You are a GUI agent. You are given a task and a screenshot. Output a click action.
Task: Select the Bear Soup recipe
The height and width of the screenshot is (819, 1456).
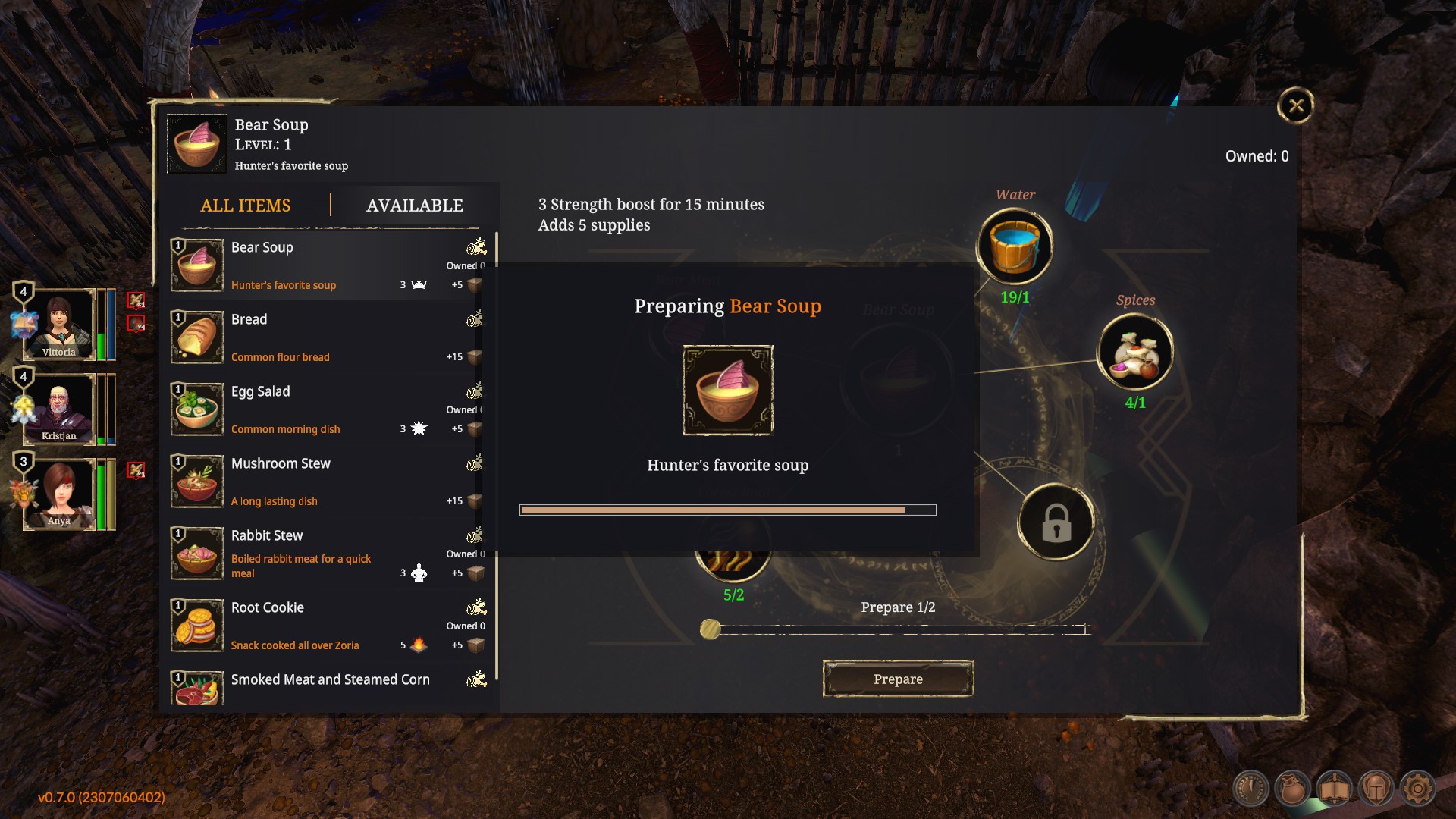326,265
